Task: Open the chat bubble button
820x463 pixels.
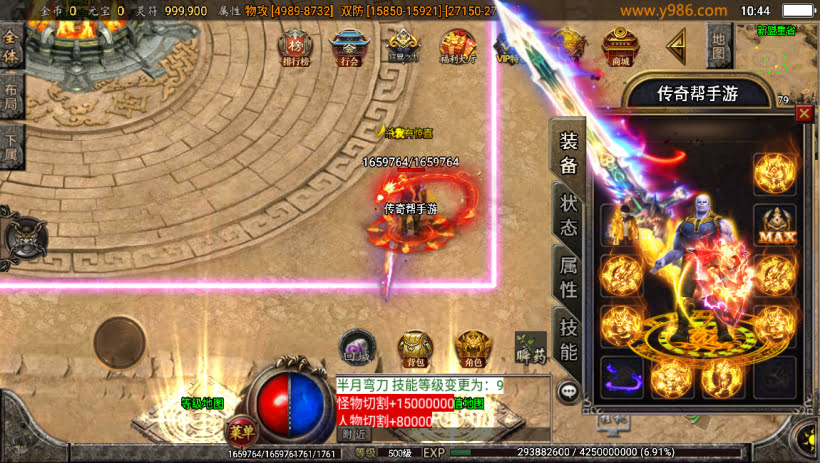Action: 569,391
